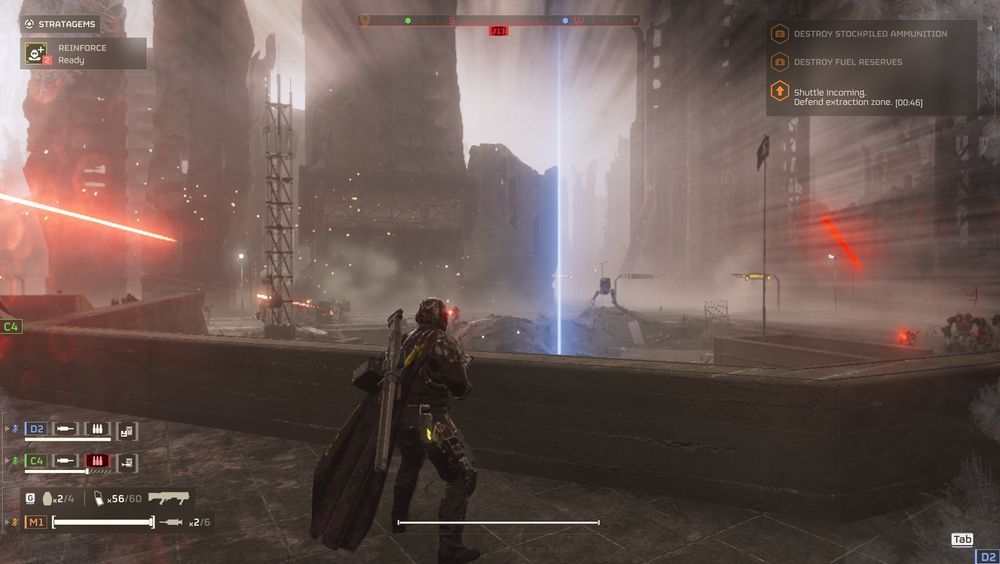Open the Stratagems header
Viewport: 1000px width, 564px height.
[x=60, y=23]
